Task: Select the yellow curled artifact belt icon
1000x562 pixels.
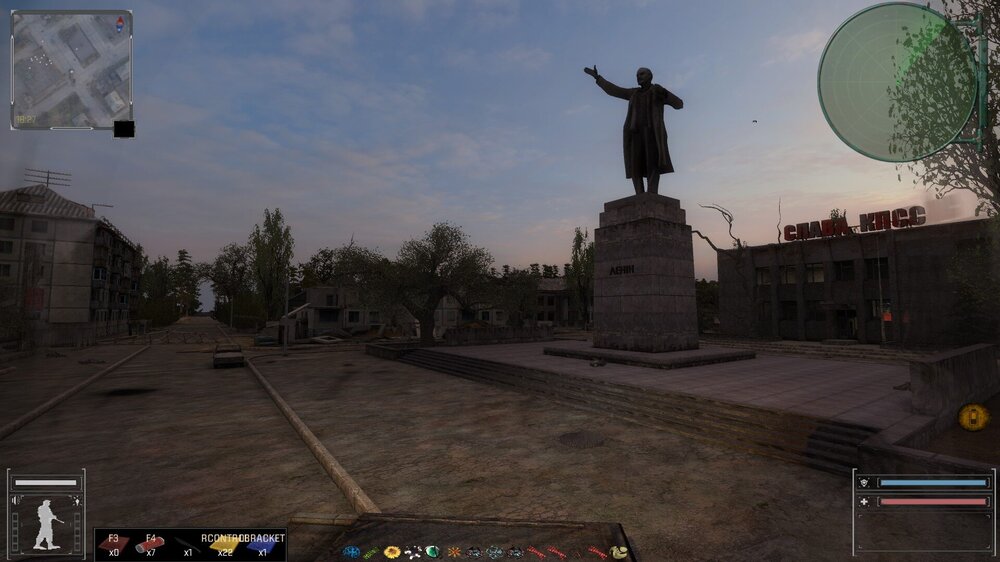Action: click(619, 552)
